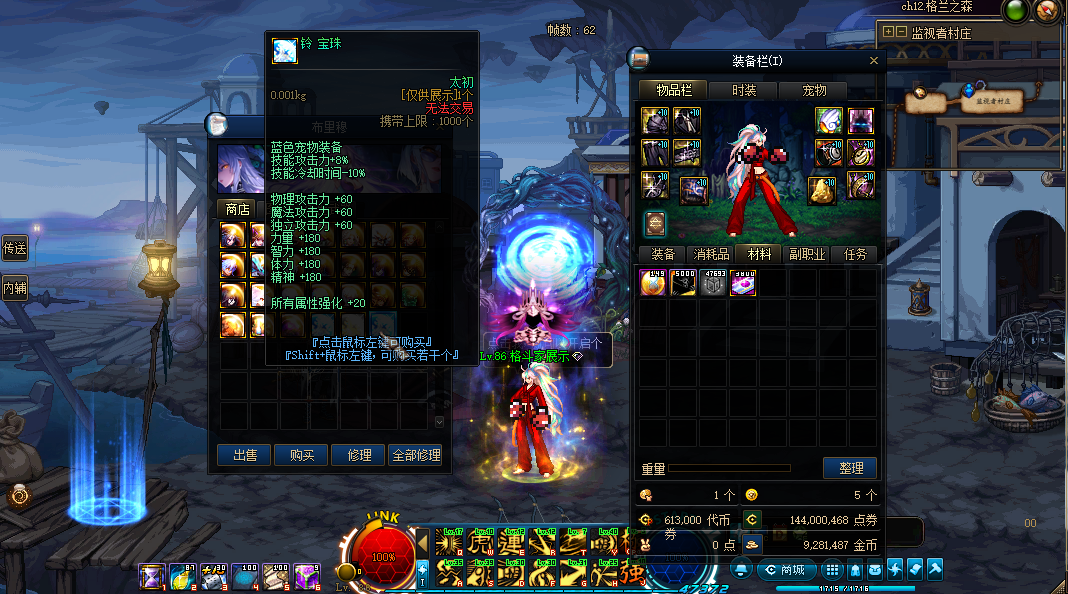This screenshot has height=594, width=1068.
Task: Switch to the 消耗品 consumables tab
Action: tap(711, 254)
